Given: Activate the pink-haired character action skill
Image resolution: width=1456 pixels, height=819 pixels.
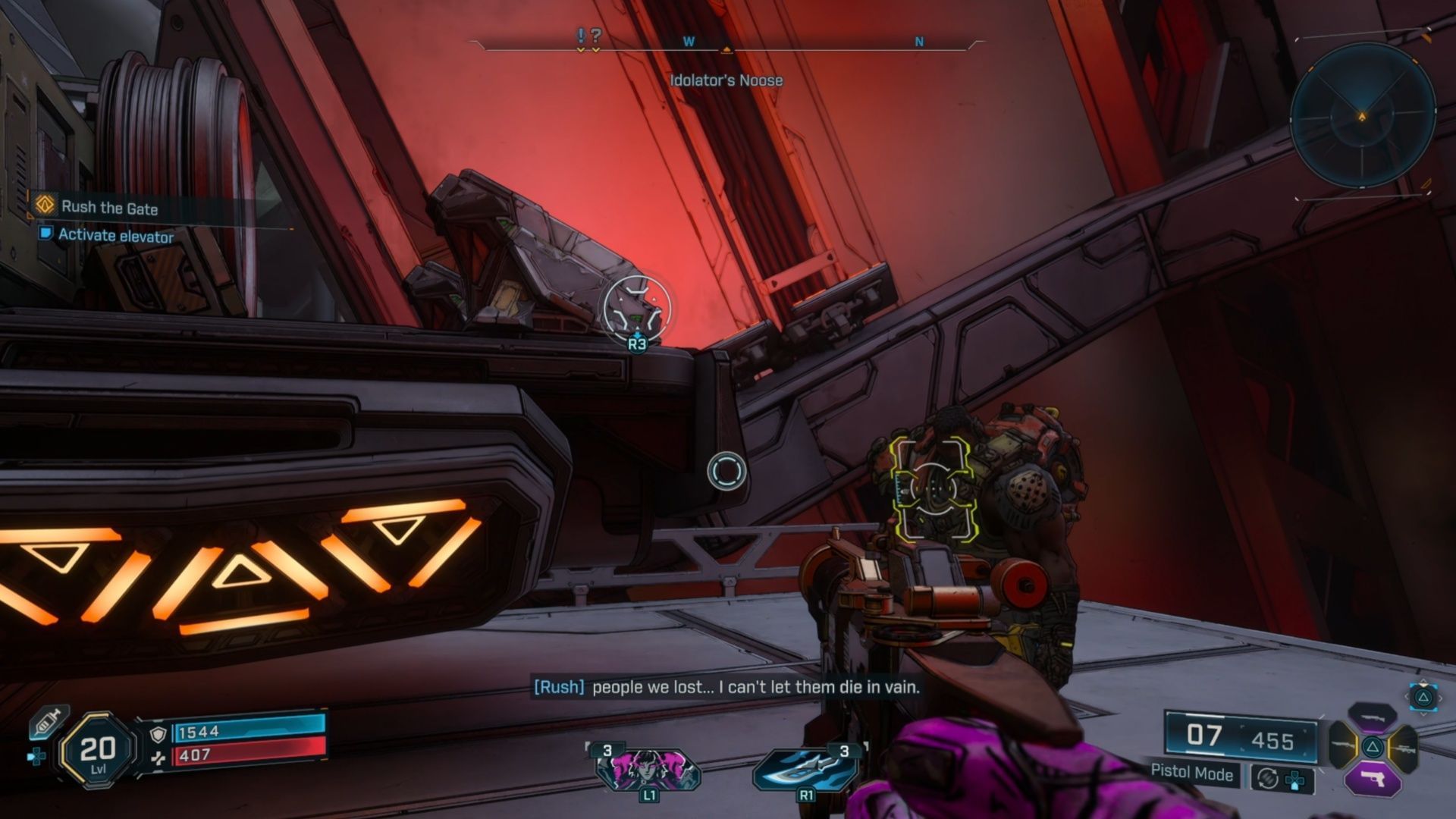Looking at the screenshot, I should pos(648,769).
